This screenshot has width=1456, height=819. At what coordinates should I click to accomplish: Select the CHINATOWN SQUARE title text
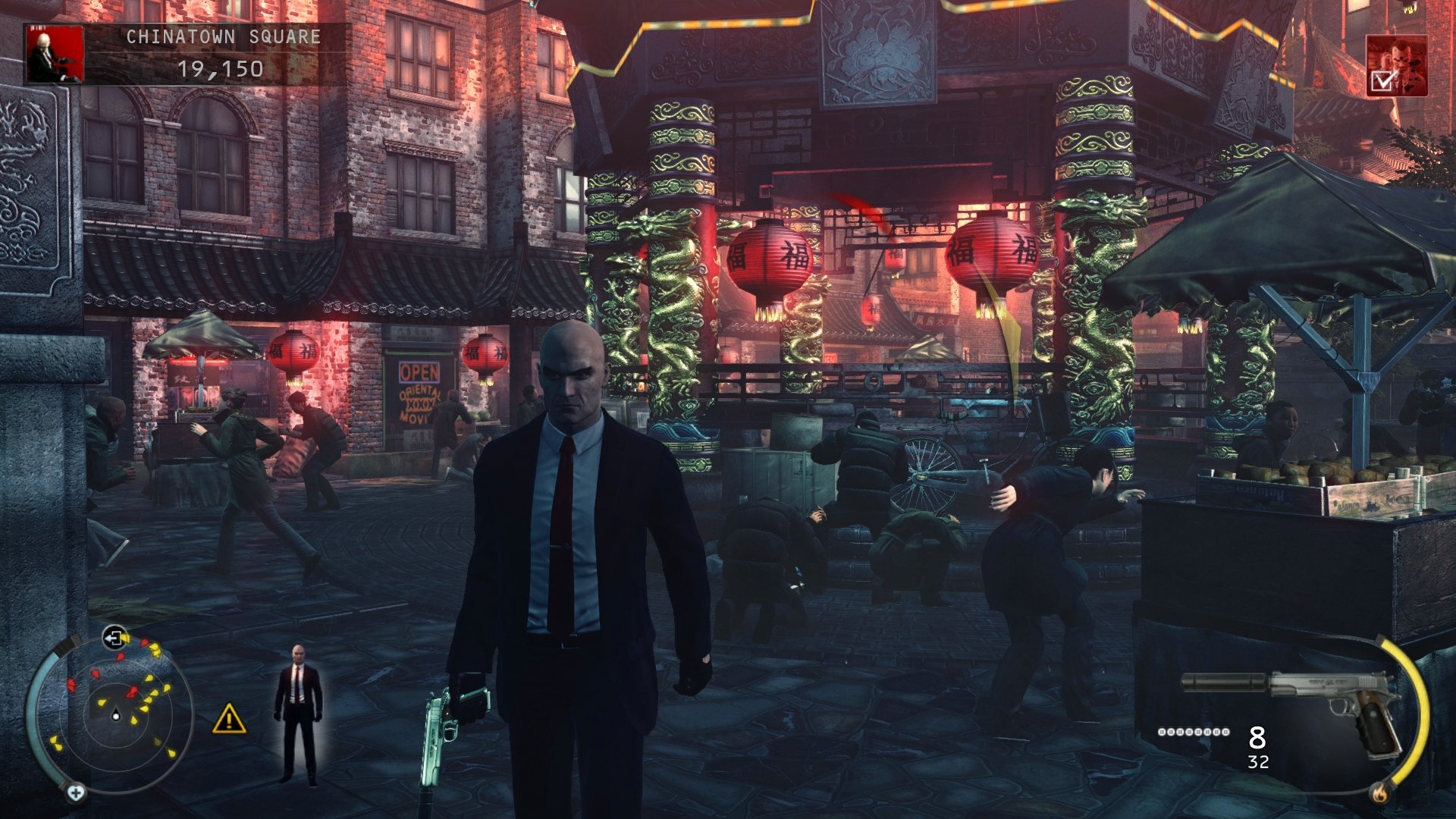click(224, 34)
